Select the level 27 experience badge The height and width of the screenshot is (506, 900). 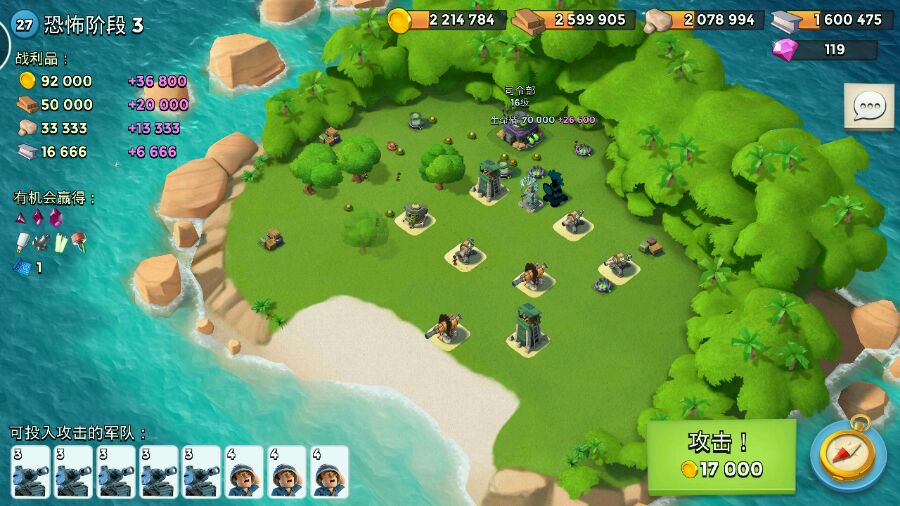(24, 25)
